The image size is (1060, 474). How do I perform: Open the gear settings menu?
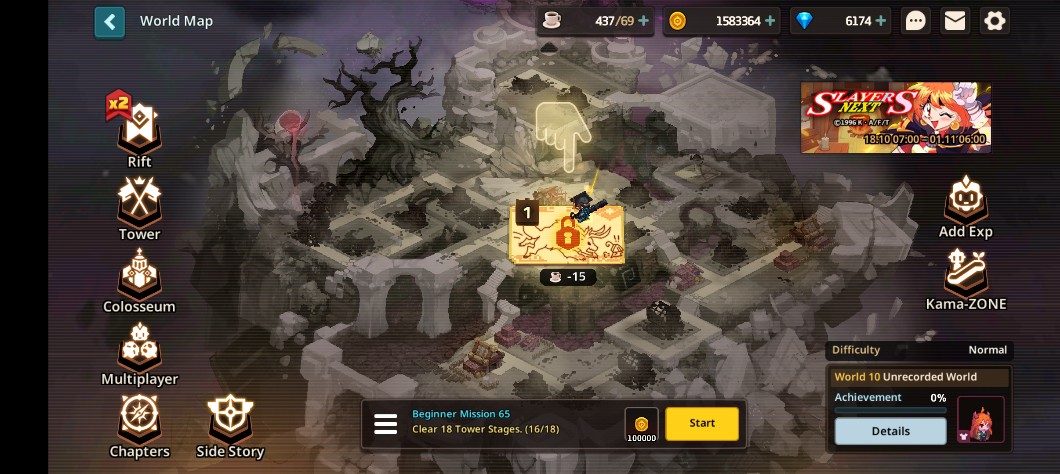click(994, 21)
